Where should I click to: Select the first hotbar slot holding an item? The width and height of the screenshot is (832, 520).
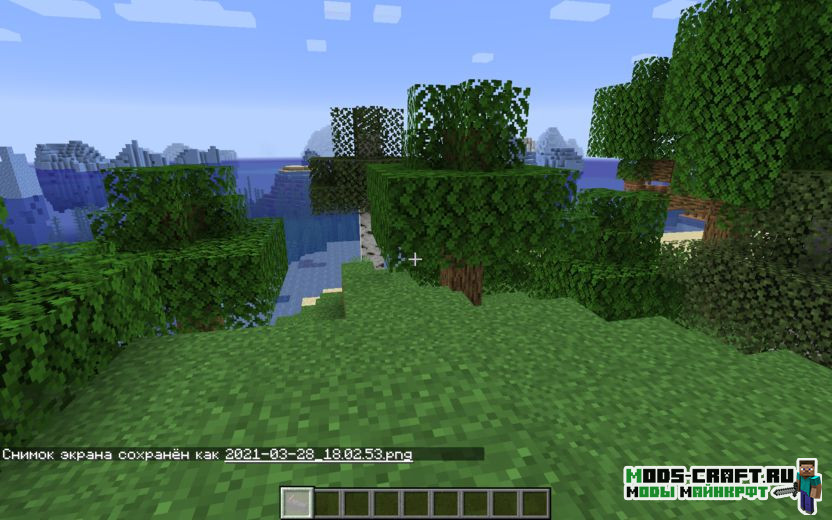297,502
